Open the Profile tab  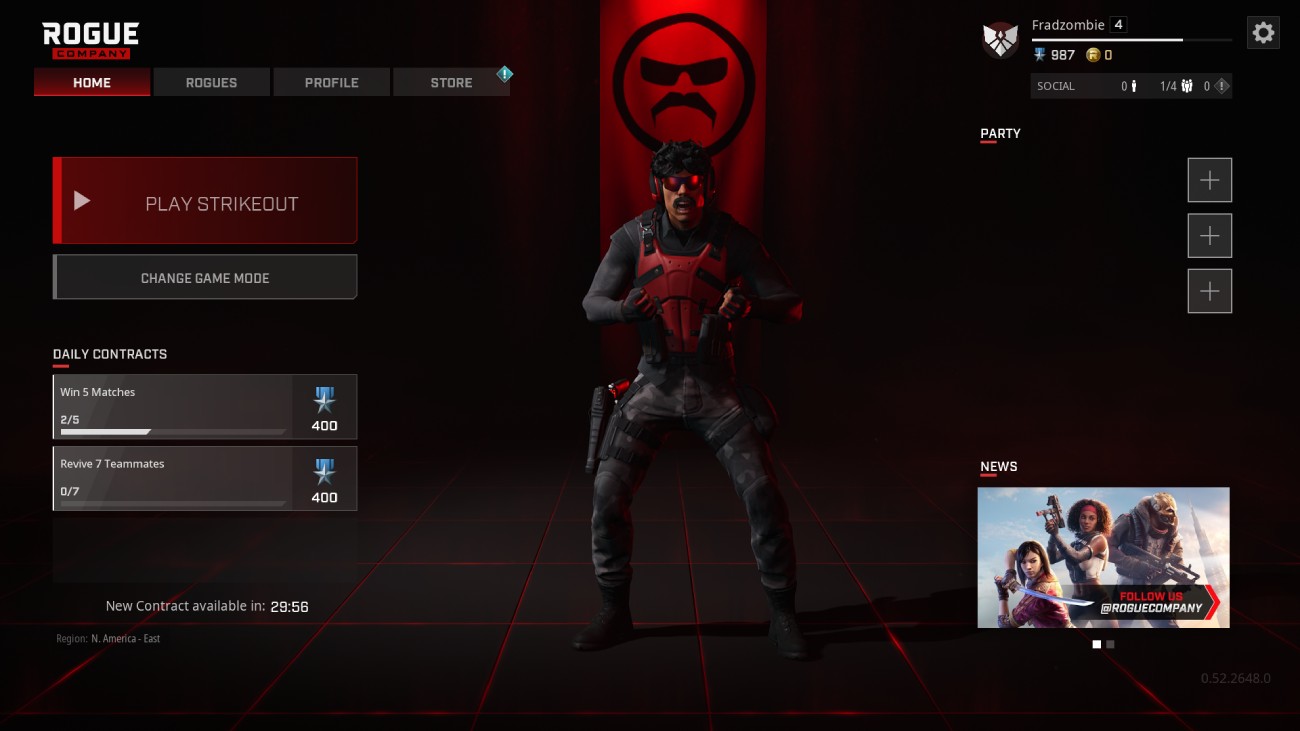(331, 82)
